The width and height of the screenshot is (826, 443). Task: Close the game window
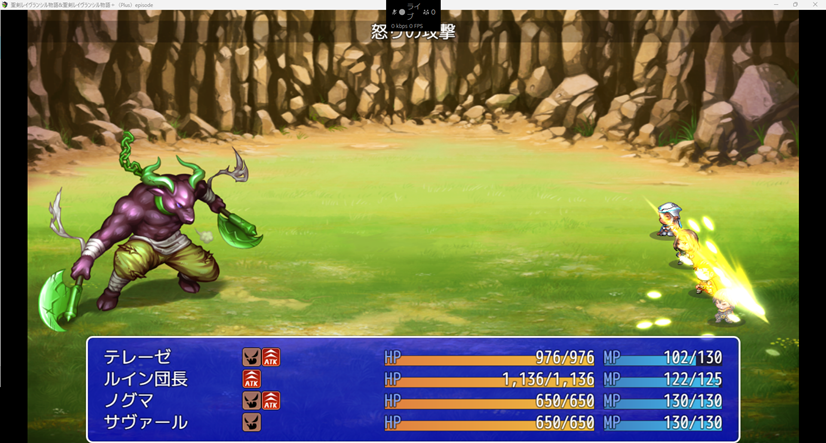tap(815, 4)
